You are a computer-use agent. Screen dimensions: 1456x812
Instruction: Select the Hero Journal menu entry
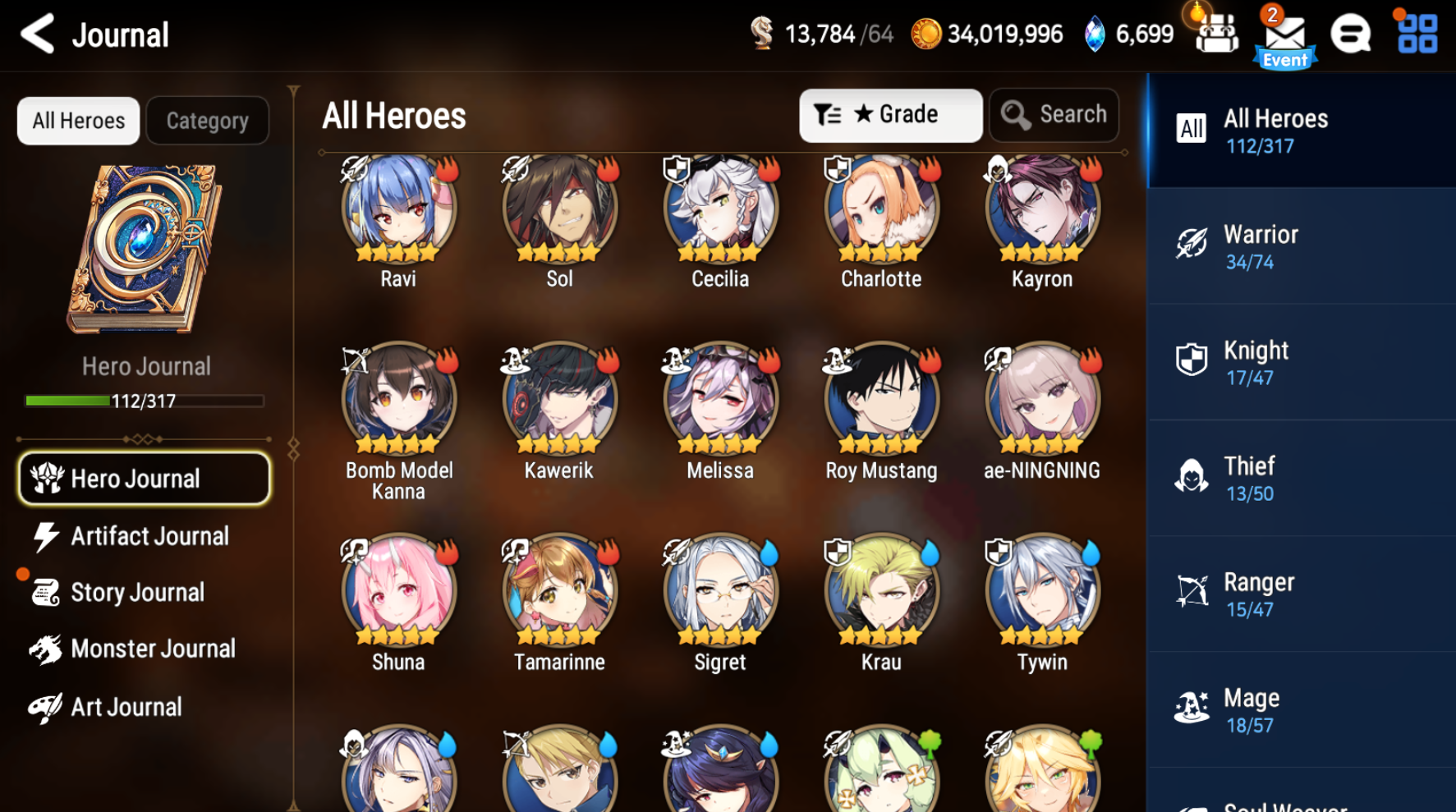click(x=144, y=478)
